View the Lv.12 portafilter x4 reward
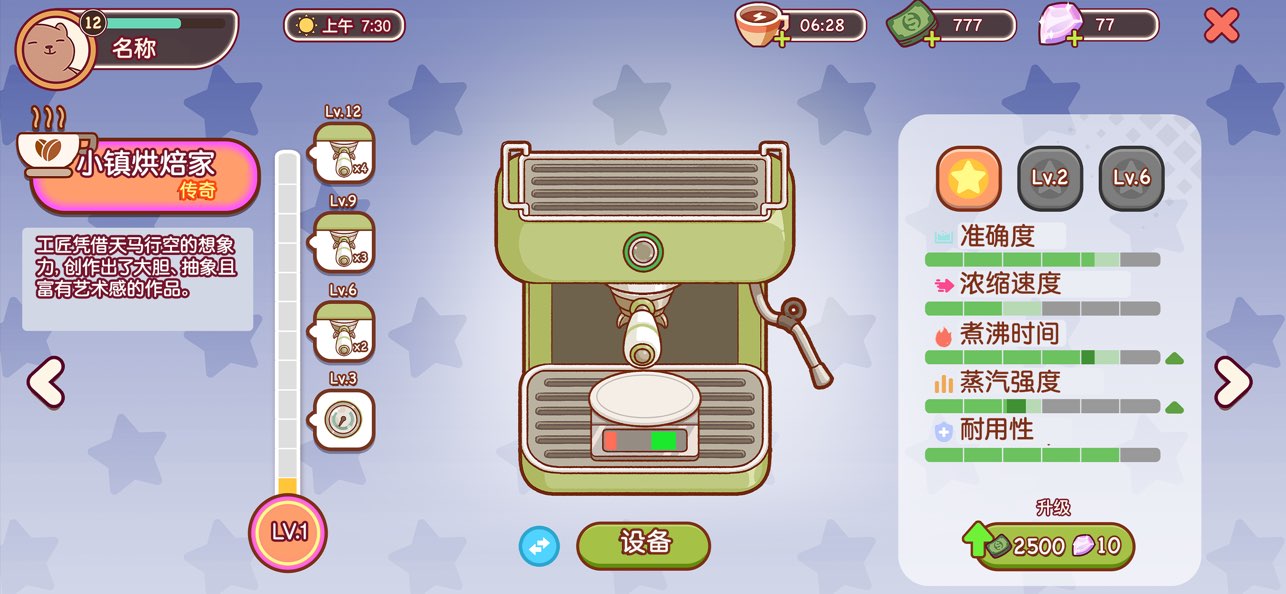The width and height of the screenshot is (1286, 594). (x=345, y=153)
